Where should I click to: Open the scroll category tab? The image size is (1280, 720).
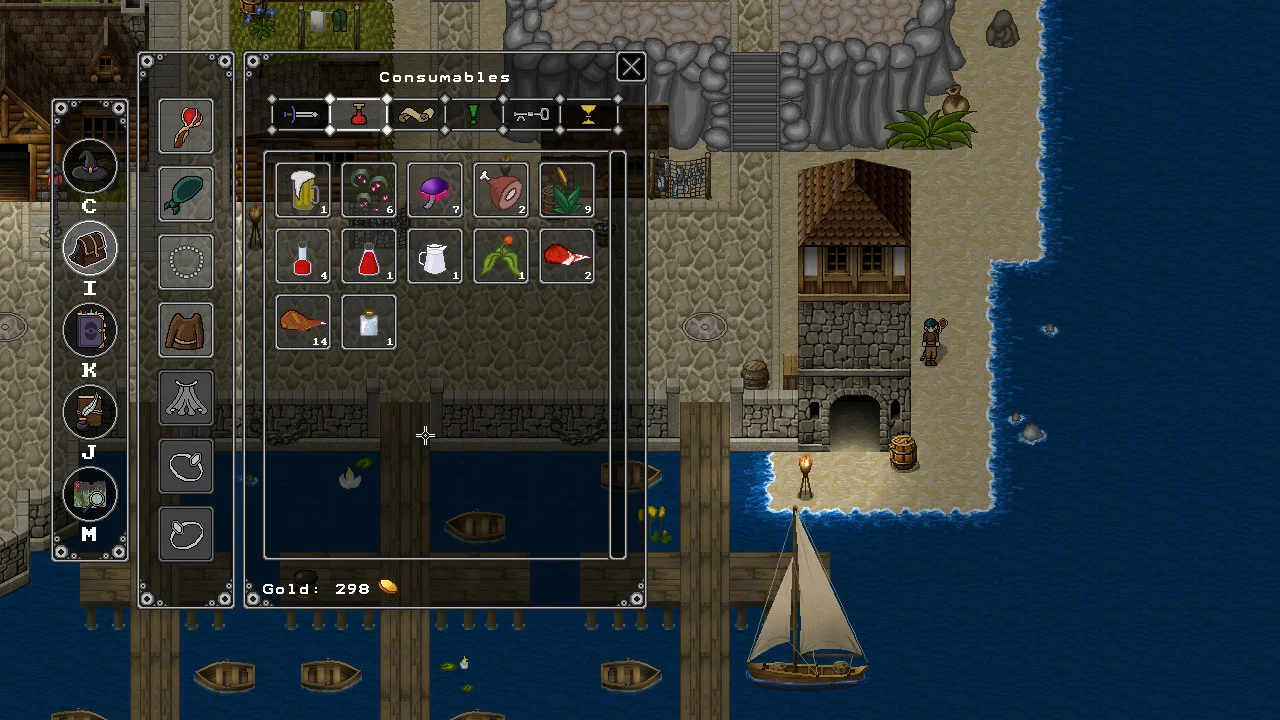coord(416,115)
